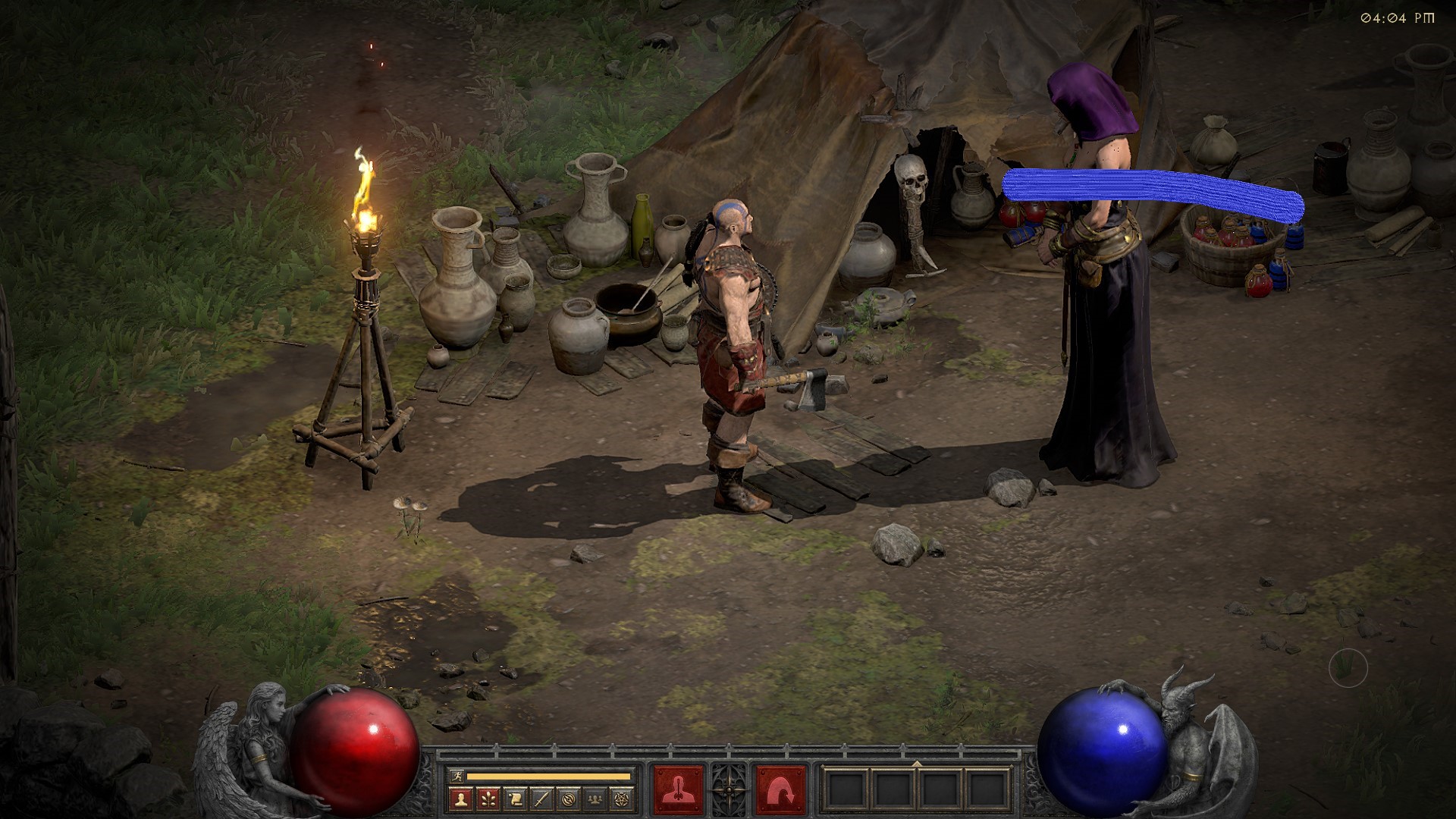Open the character sheet bust icon
This screenshot has width=1456, height=819.
point(461,798)
